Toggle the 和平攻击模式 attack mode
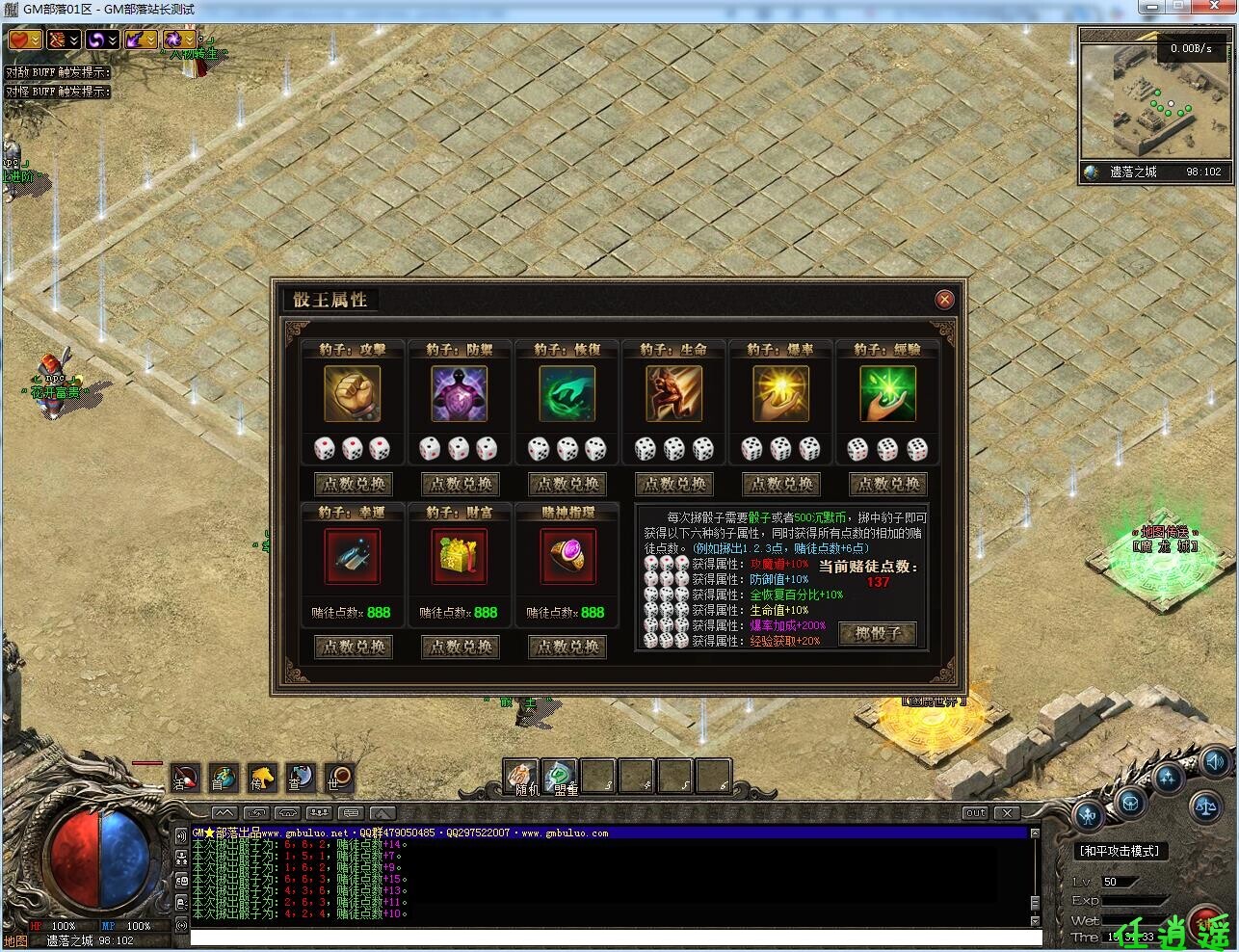The image size is (1239, 952). coord(1120,851)
